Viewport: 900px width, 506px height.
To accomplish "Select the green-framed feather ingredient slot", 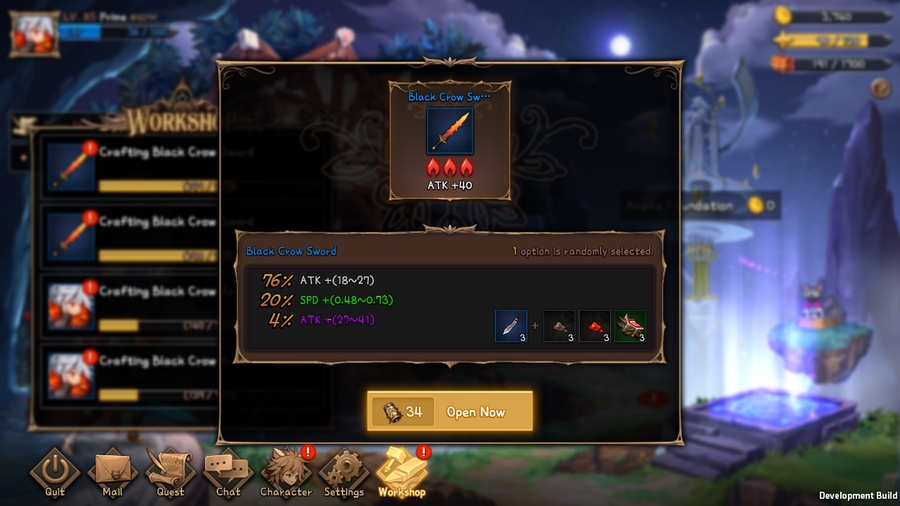I will tap(630, 327).
